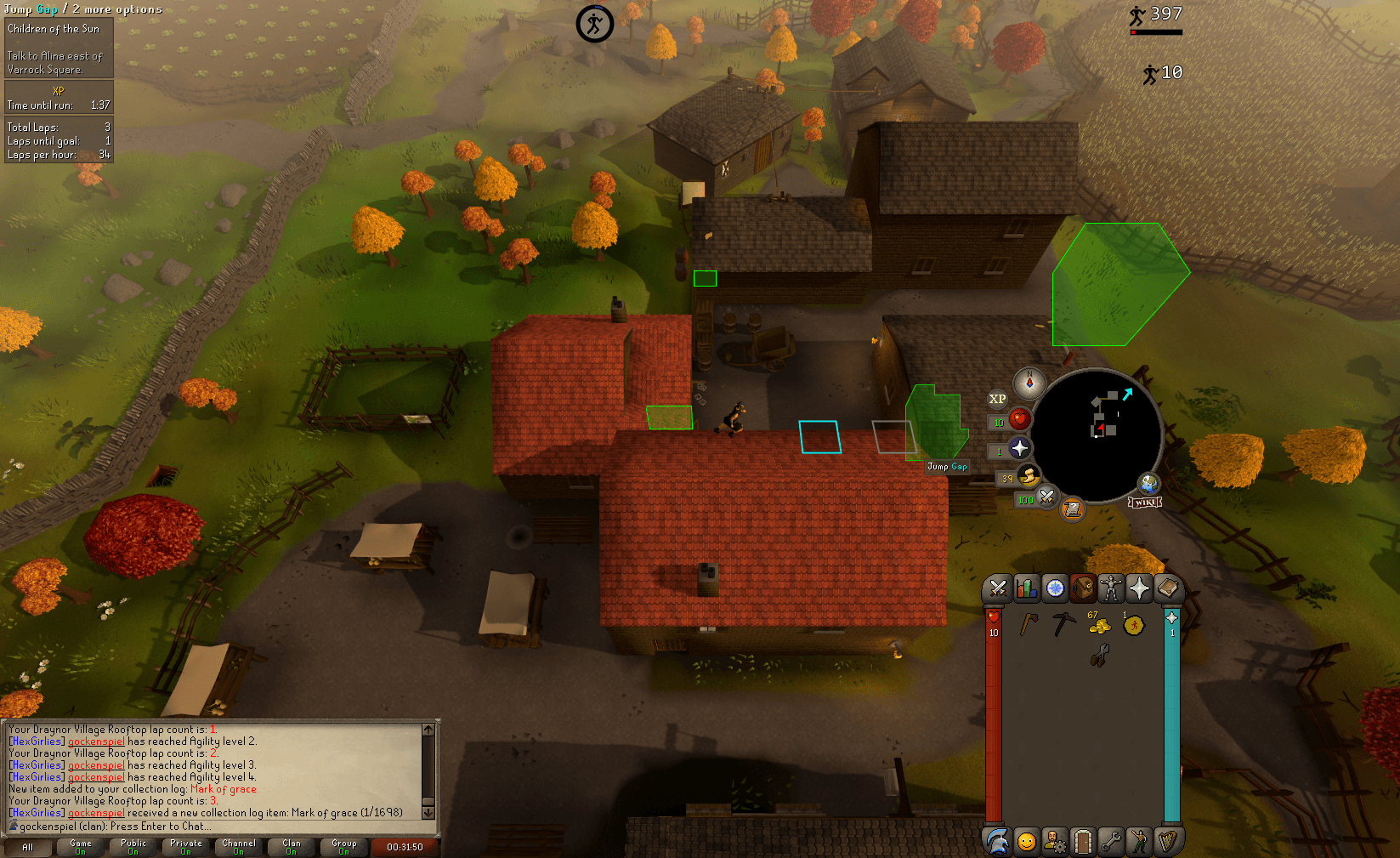The image size is (1400, 858).
Task: Click the gockenspiel name link in chat
Action: coord(95,741)
